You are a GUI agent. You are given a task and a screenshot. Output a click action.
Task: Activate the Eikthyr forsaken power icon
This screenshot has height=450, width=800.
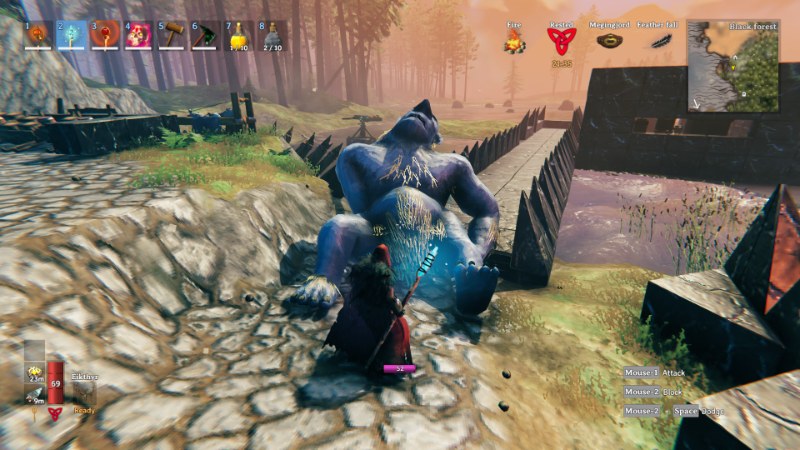click(x=84, y=392)
